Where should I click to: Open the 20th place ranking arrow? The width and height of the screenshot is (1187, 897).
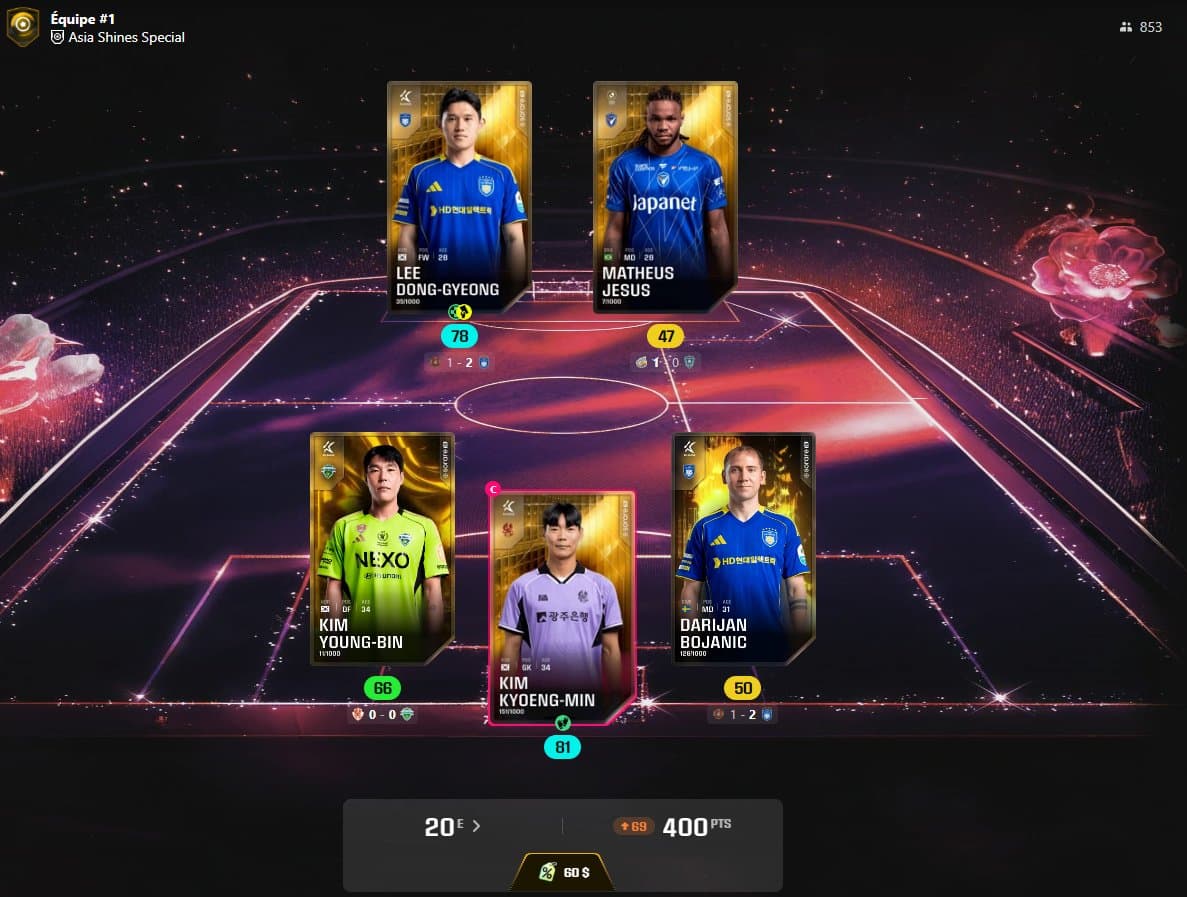(476, 827)
